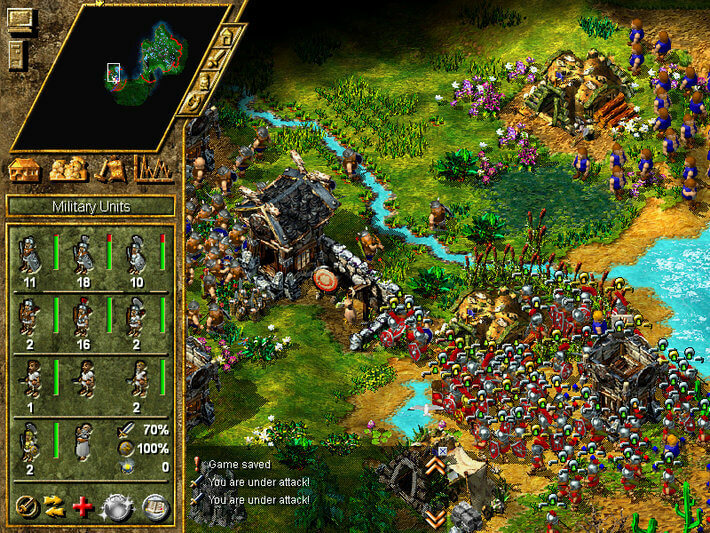The image size is (710, 533).
Task: Open the settlers menu showing grouped figures
Action: 67,169
